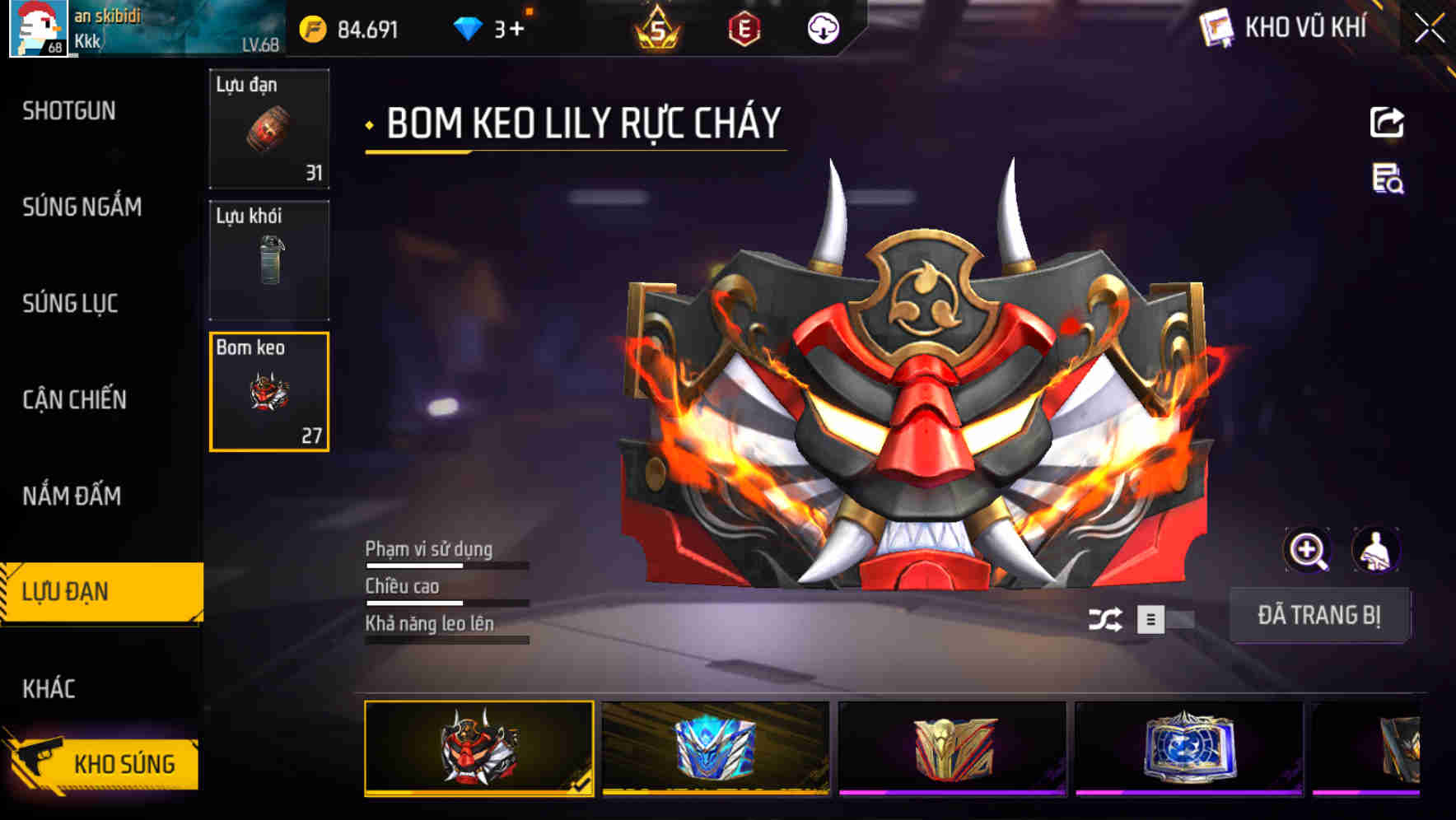The height and width of the screenshot is (820, 1456).
Task: Select the Lựu khói grenade
Action: [268, 259]
